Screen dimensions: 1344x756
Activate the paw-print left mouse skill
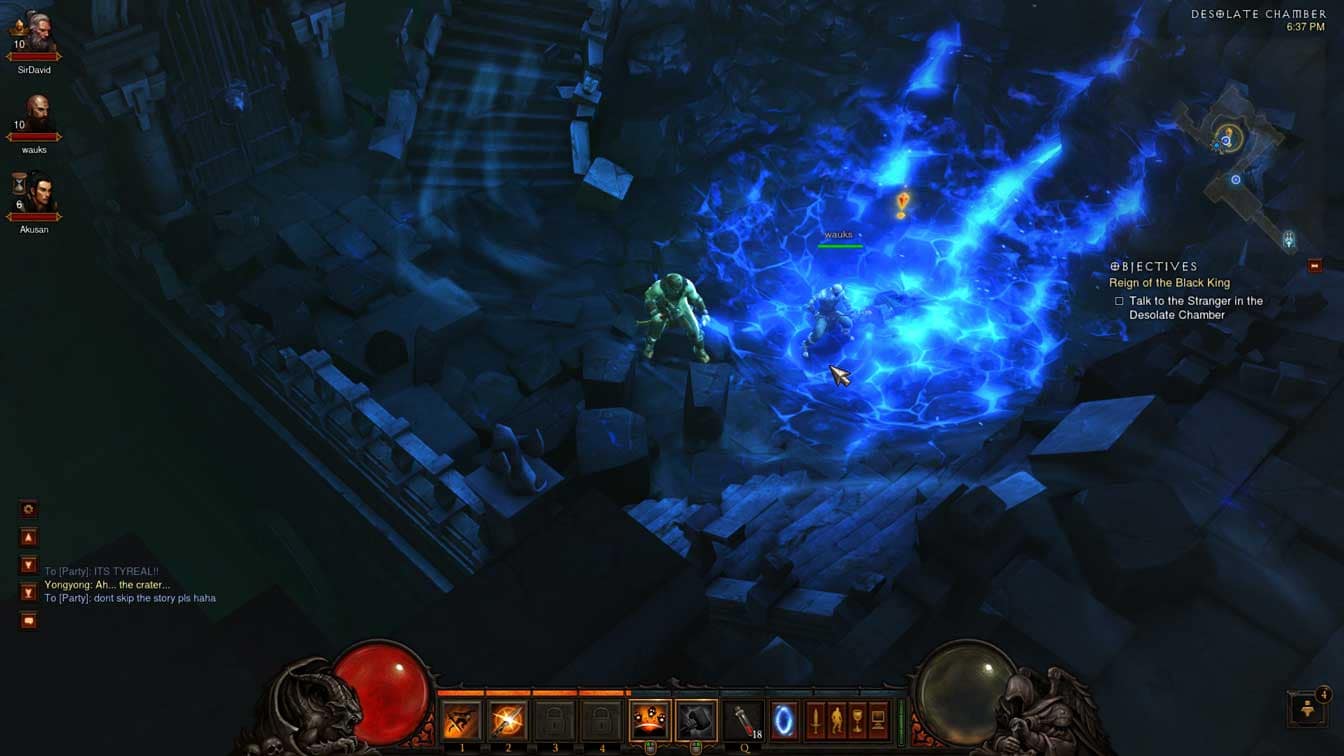click(x=649, y=720)
